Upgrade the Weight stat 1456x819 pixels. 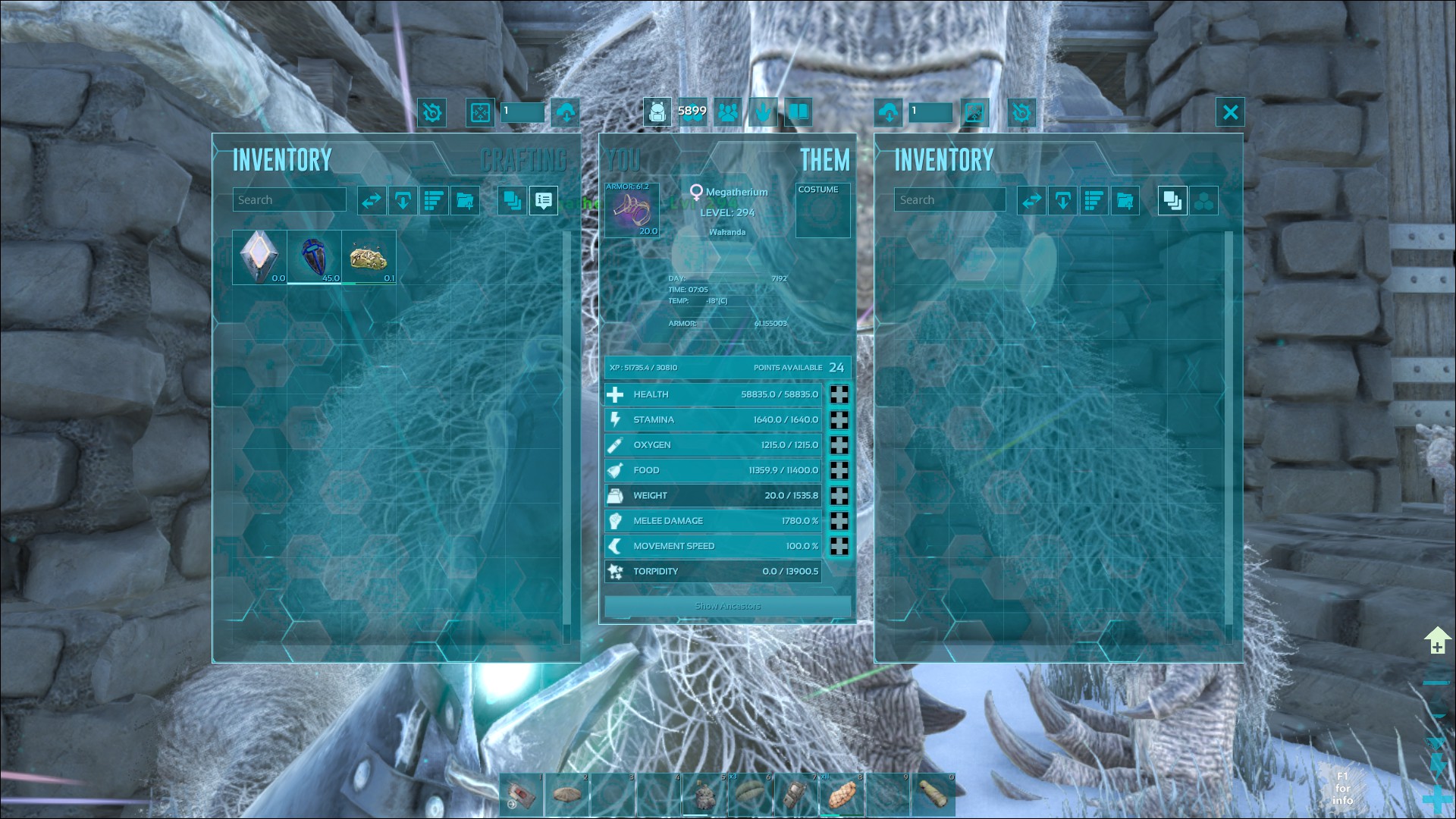[839, 496]
